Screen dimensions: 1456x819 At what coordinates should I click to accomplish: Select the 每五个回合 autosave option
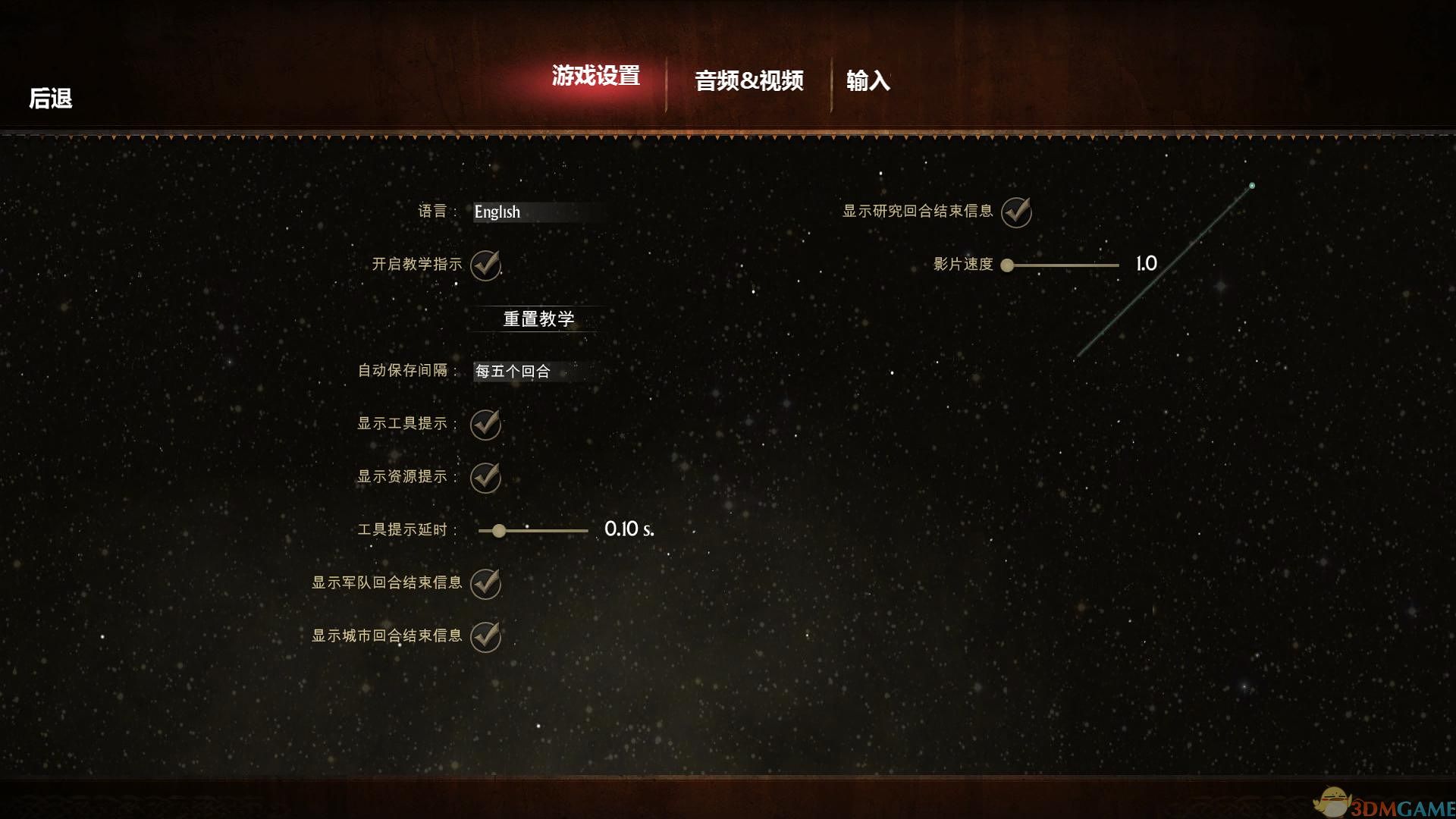tap(513, 372)
